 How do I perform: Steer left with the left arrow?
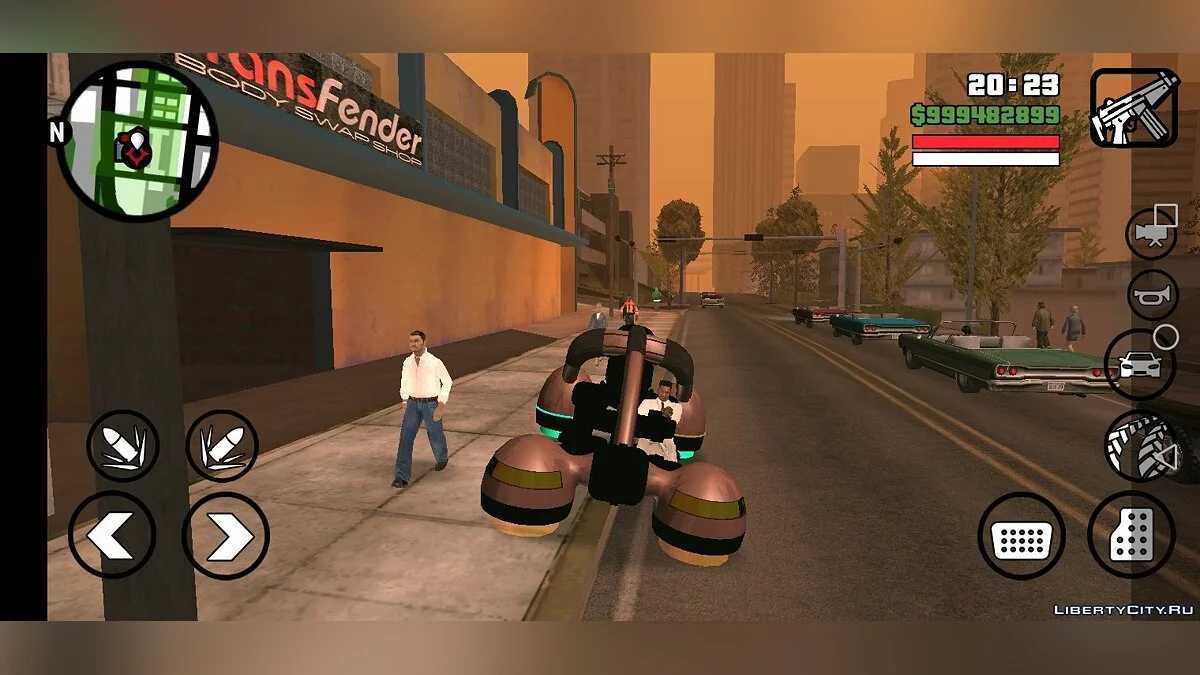pyautogui.click(x=111, y=535)
